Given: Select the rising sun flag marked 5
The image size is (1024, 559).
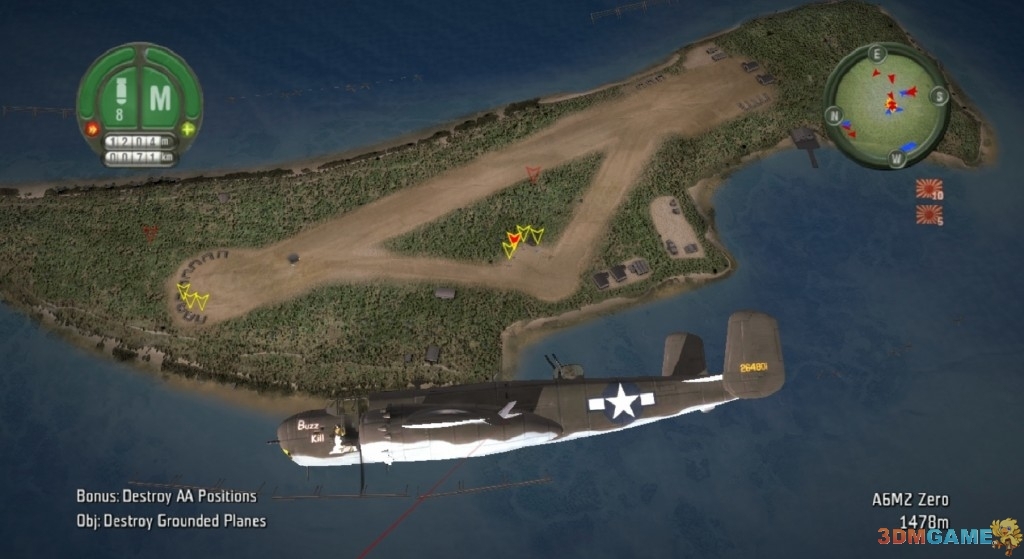Looking at the screenshot, I should (929, 213).
